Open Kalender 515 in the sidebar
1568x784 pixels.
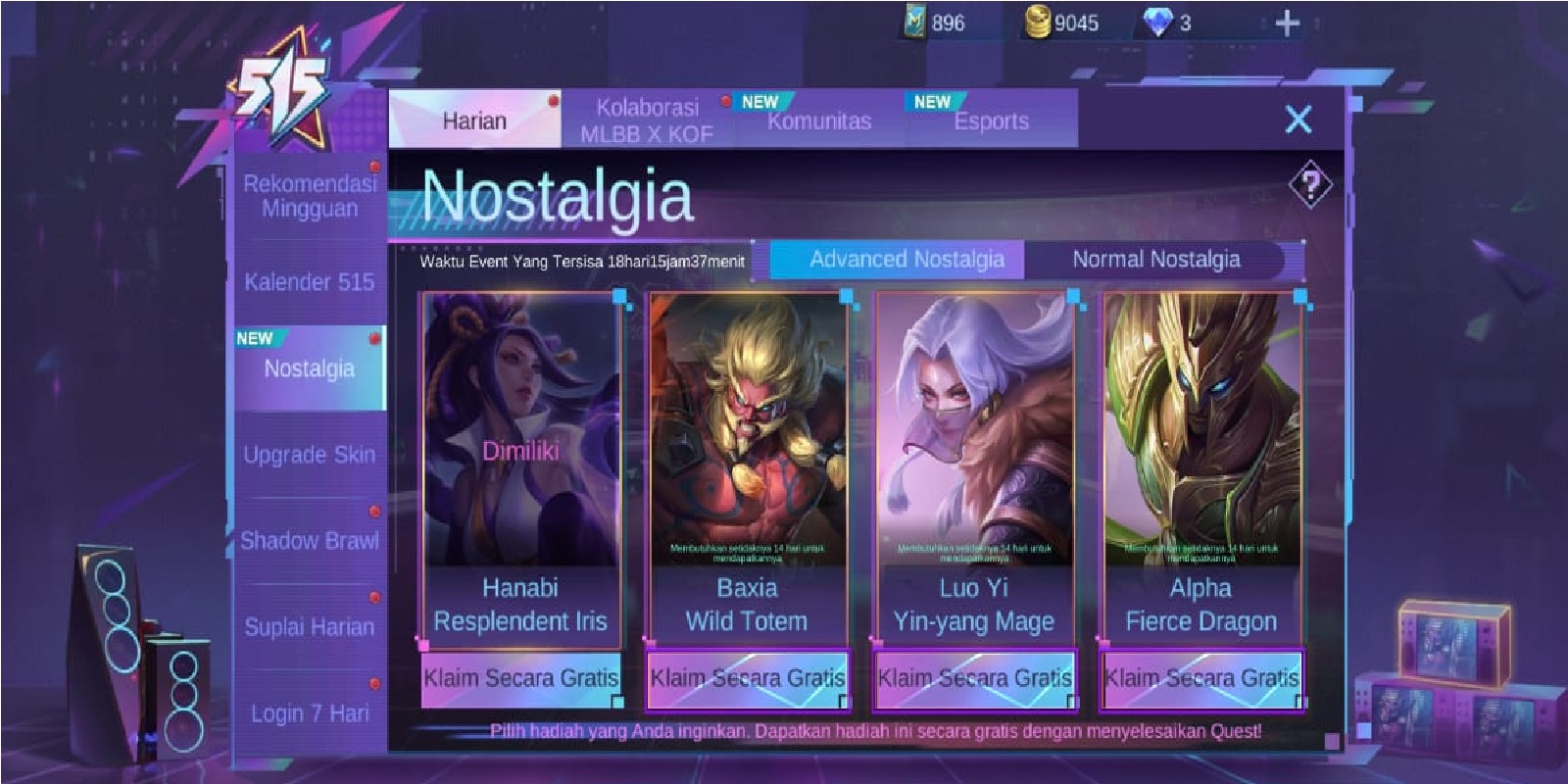tap(310, 282)
